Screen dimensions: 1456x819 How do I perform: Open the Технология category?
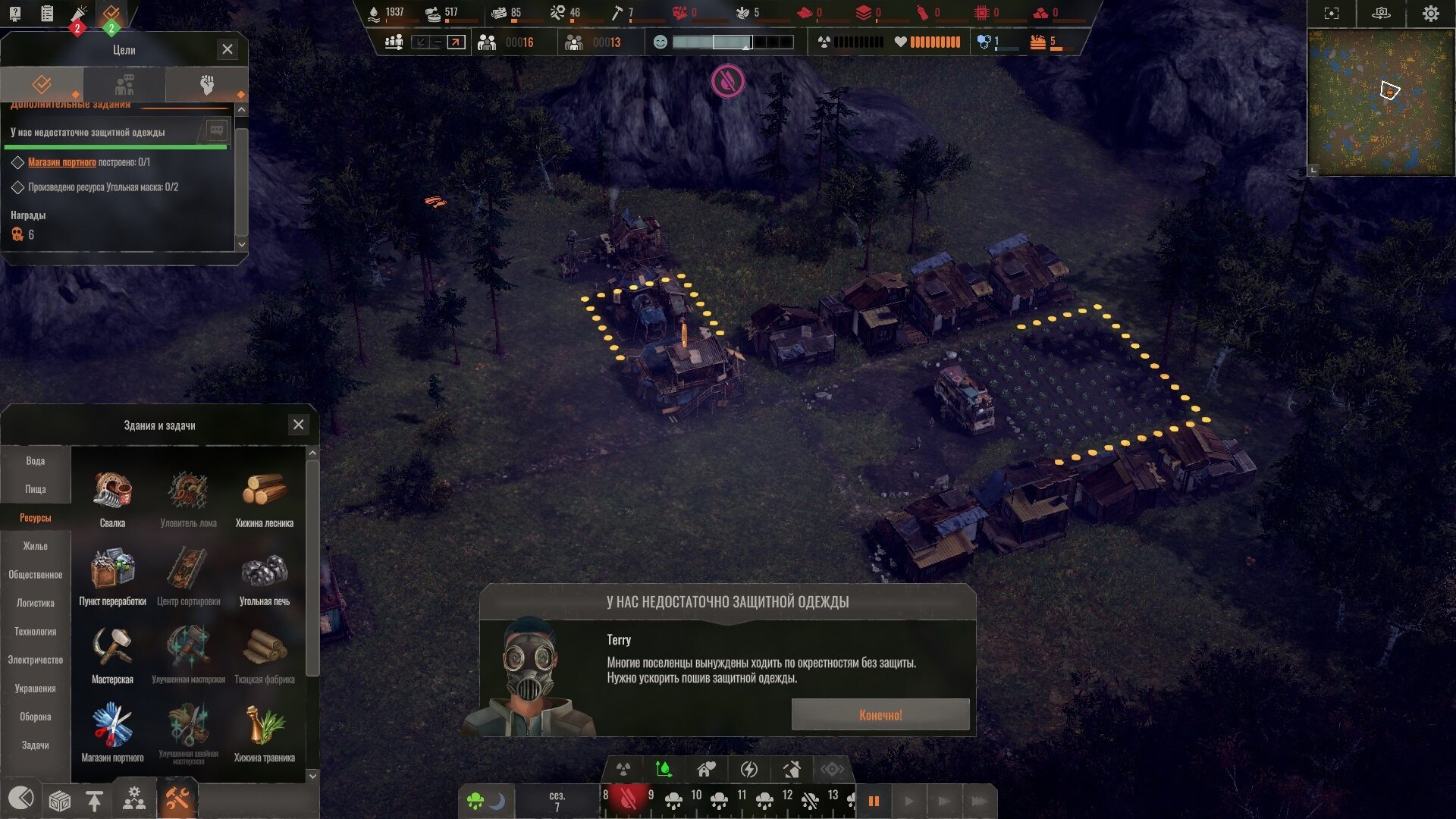point(36,632)
